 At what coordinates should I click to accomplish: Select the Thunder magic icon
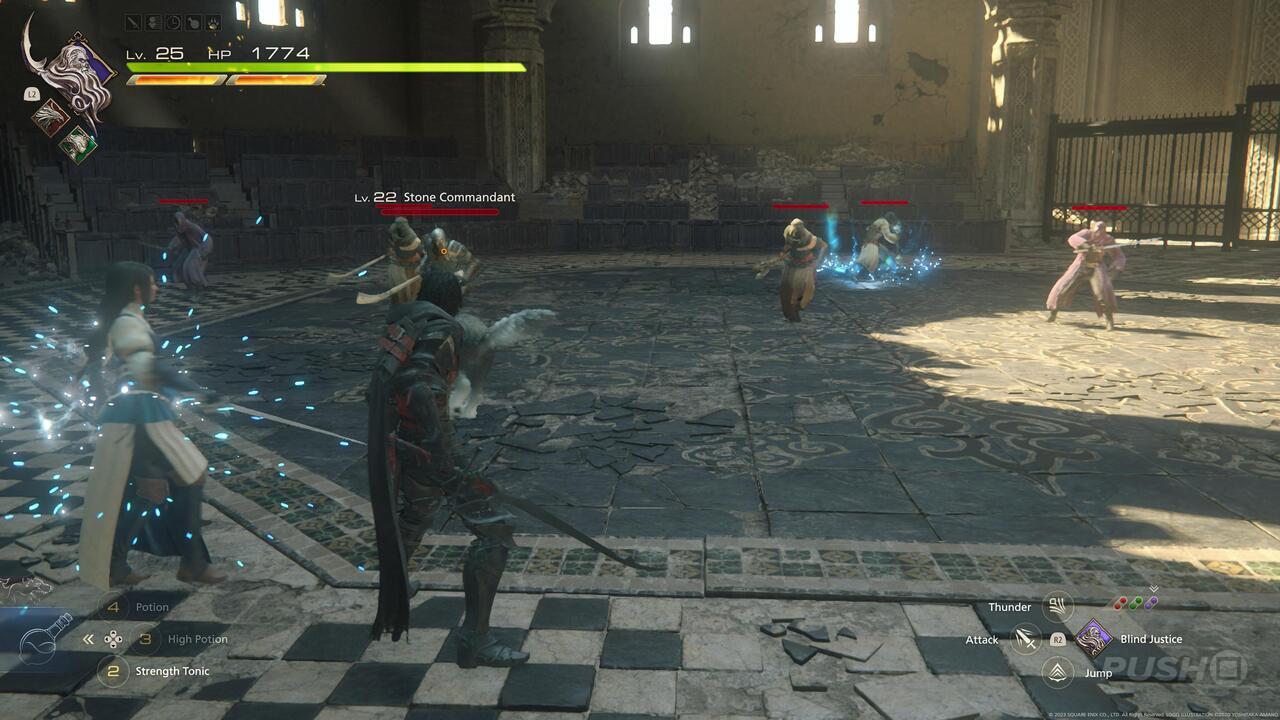point(1058,606)
